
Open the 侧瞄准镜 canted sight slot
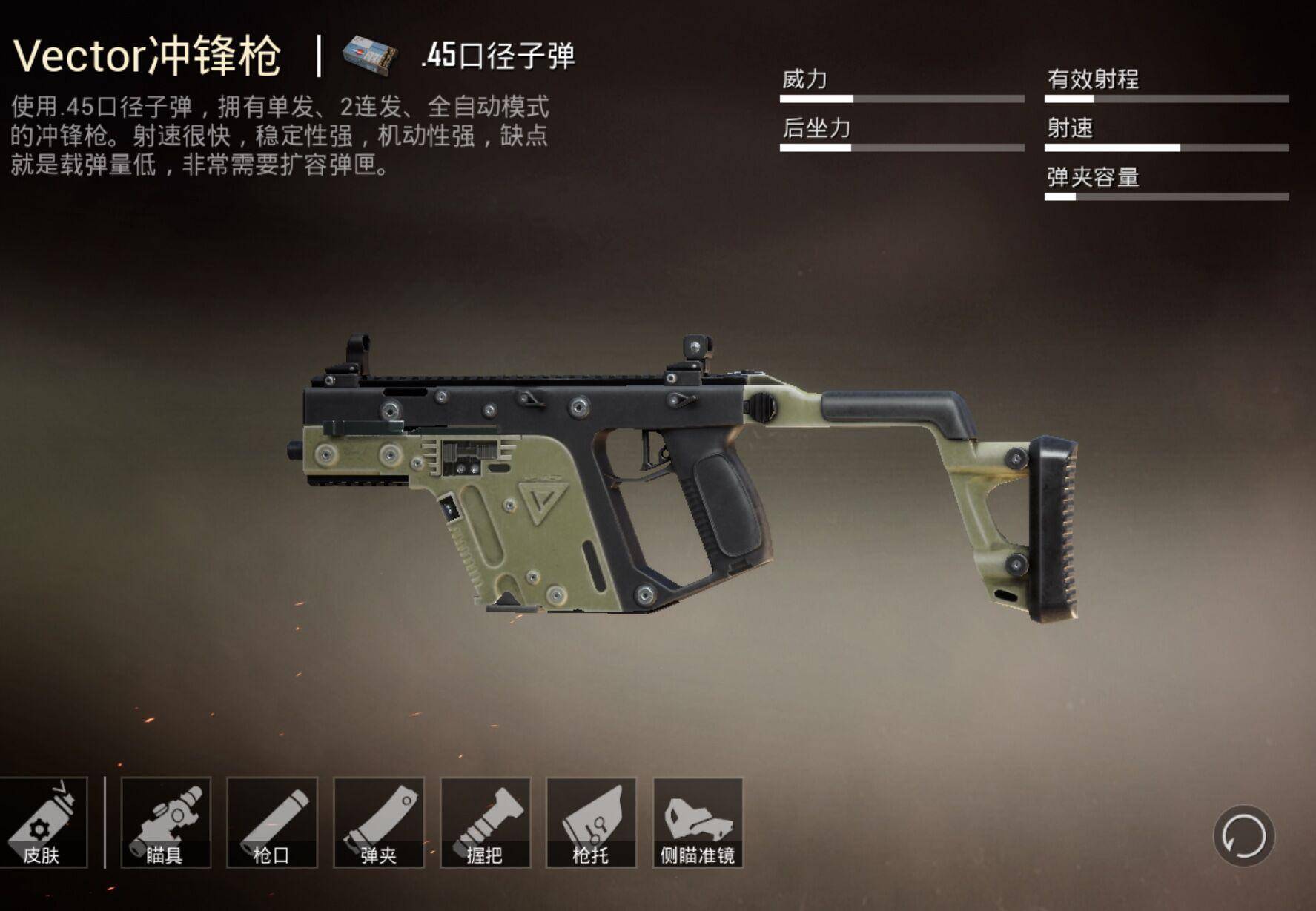pos(698,822)
